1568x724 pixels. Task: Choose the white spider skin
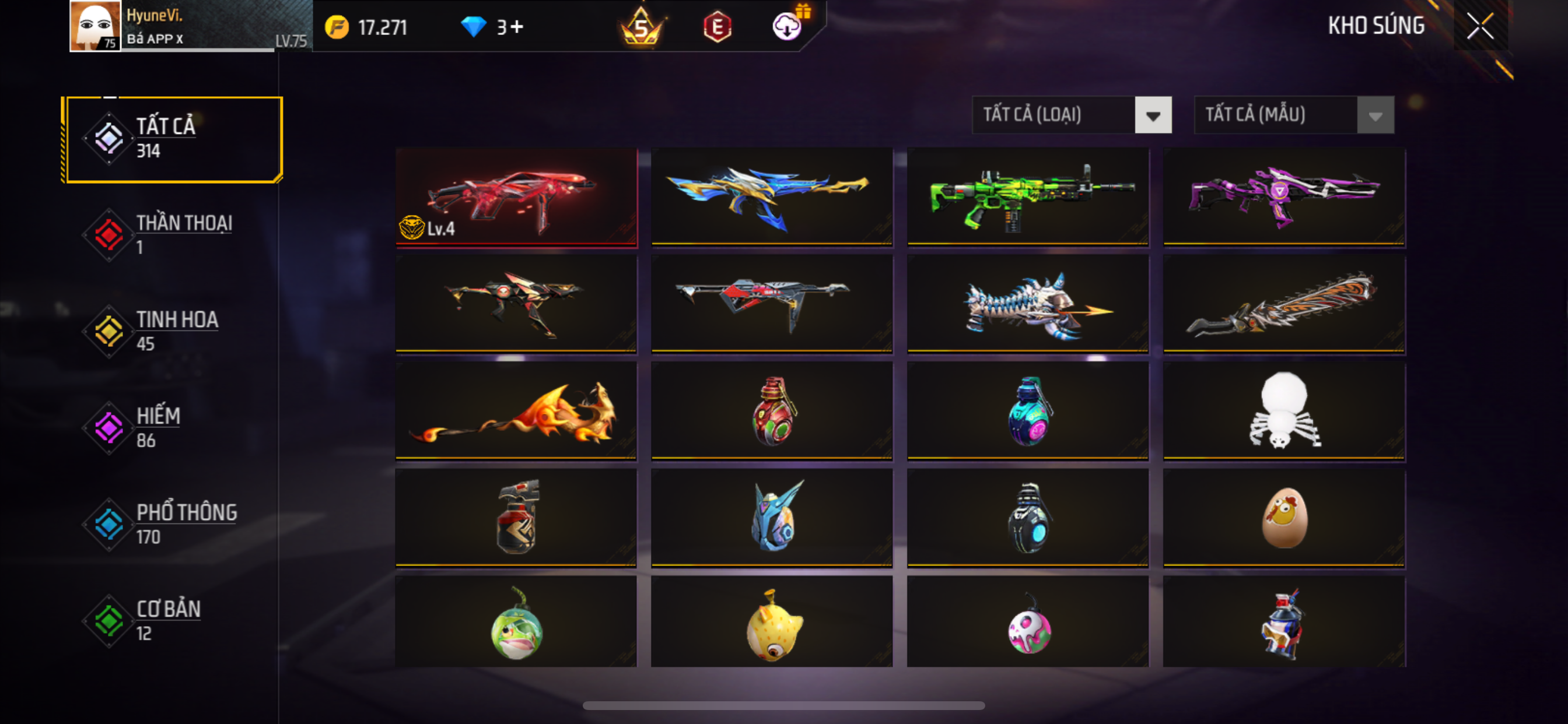pos(1284,410)
